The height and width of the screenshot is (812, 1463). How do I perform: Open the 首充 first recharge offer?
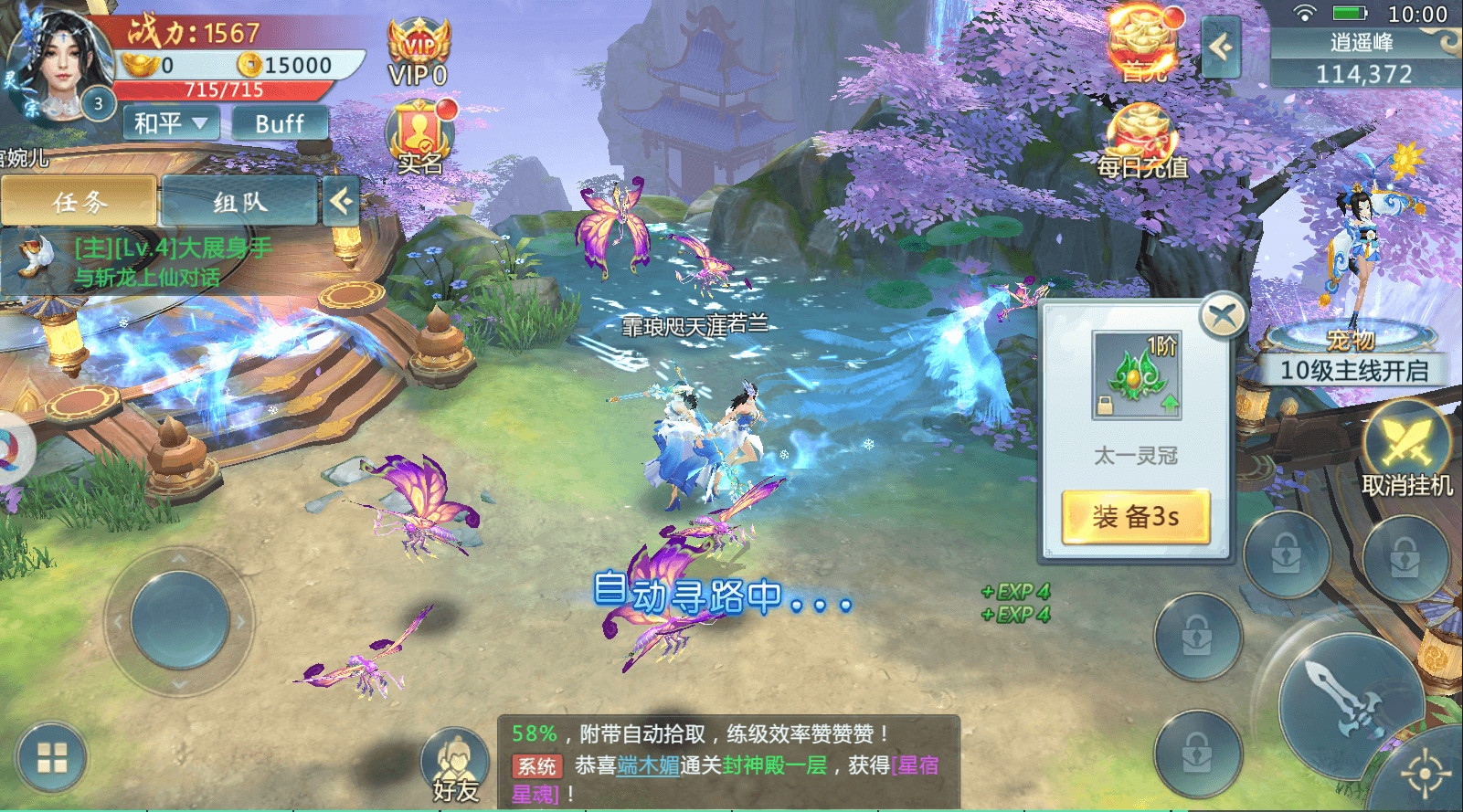coord(1143,44)
